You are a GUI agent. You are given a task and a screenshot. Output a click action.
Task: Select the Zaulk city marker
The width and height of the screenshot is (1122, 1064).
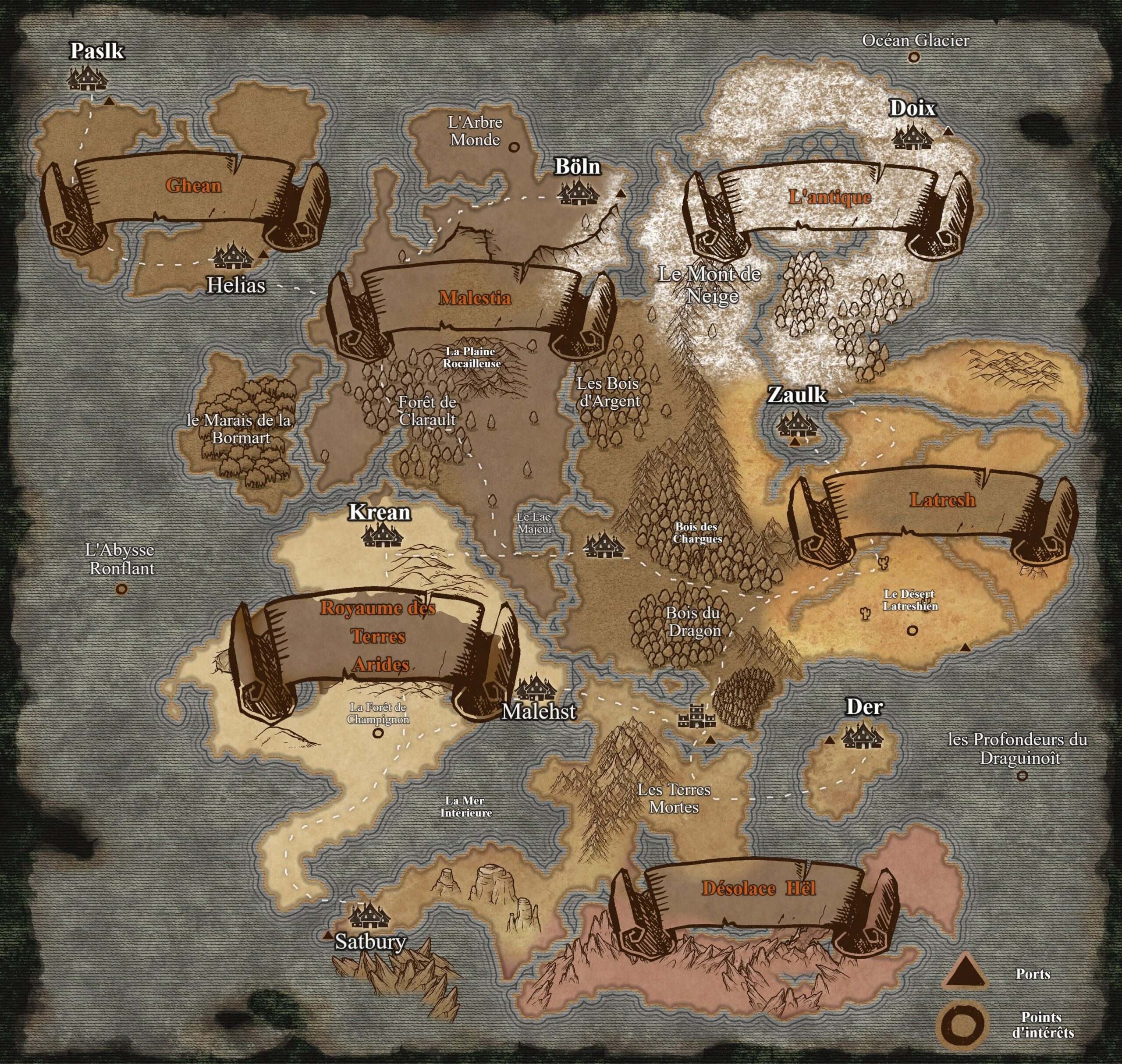coord(797,424)
